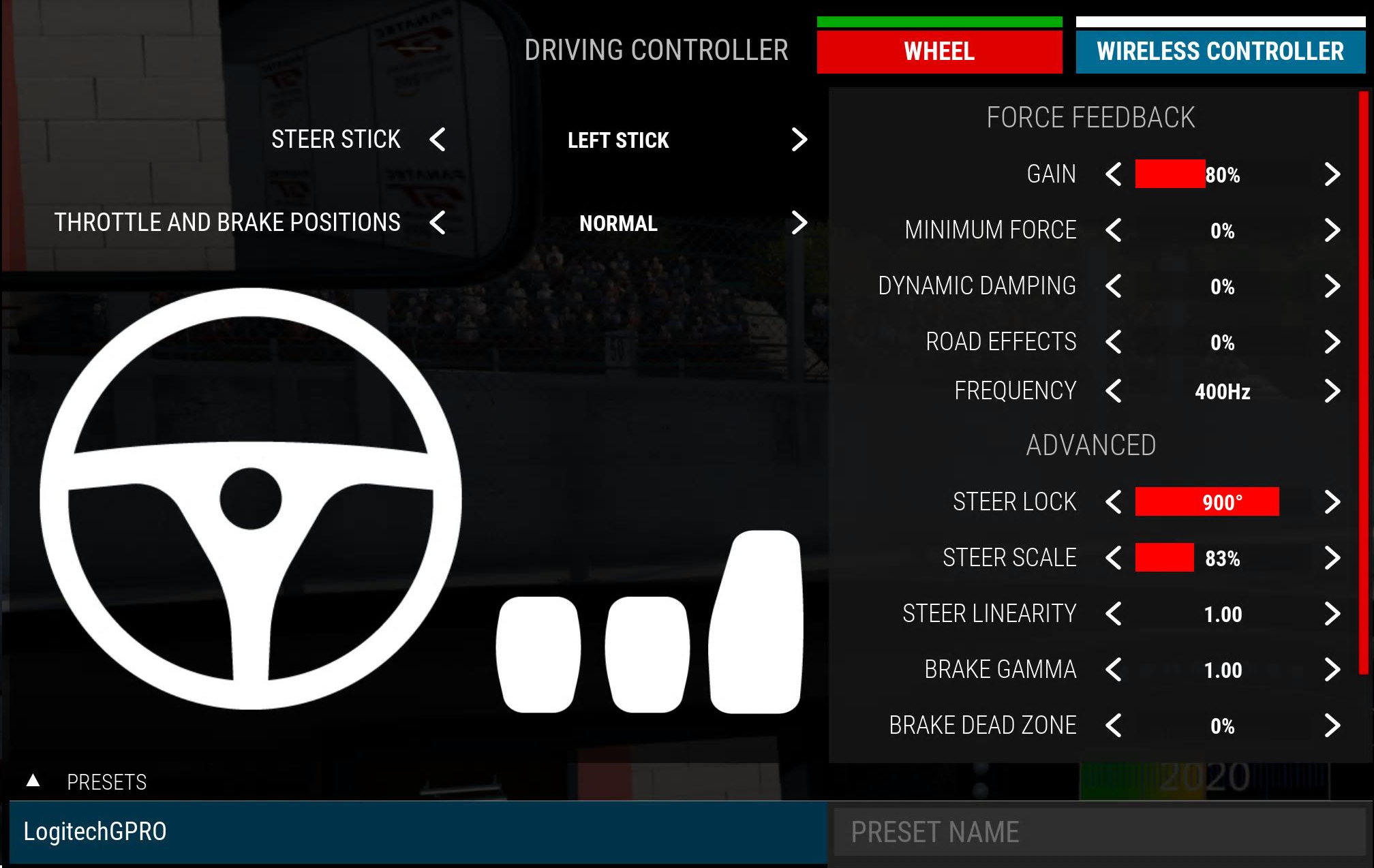Screen dimensions: 1374x868
Task: Collapse the Presets list
Action: pyautogui.click(x=33, y=781)
